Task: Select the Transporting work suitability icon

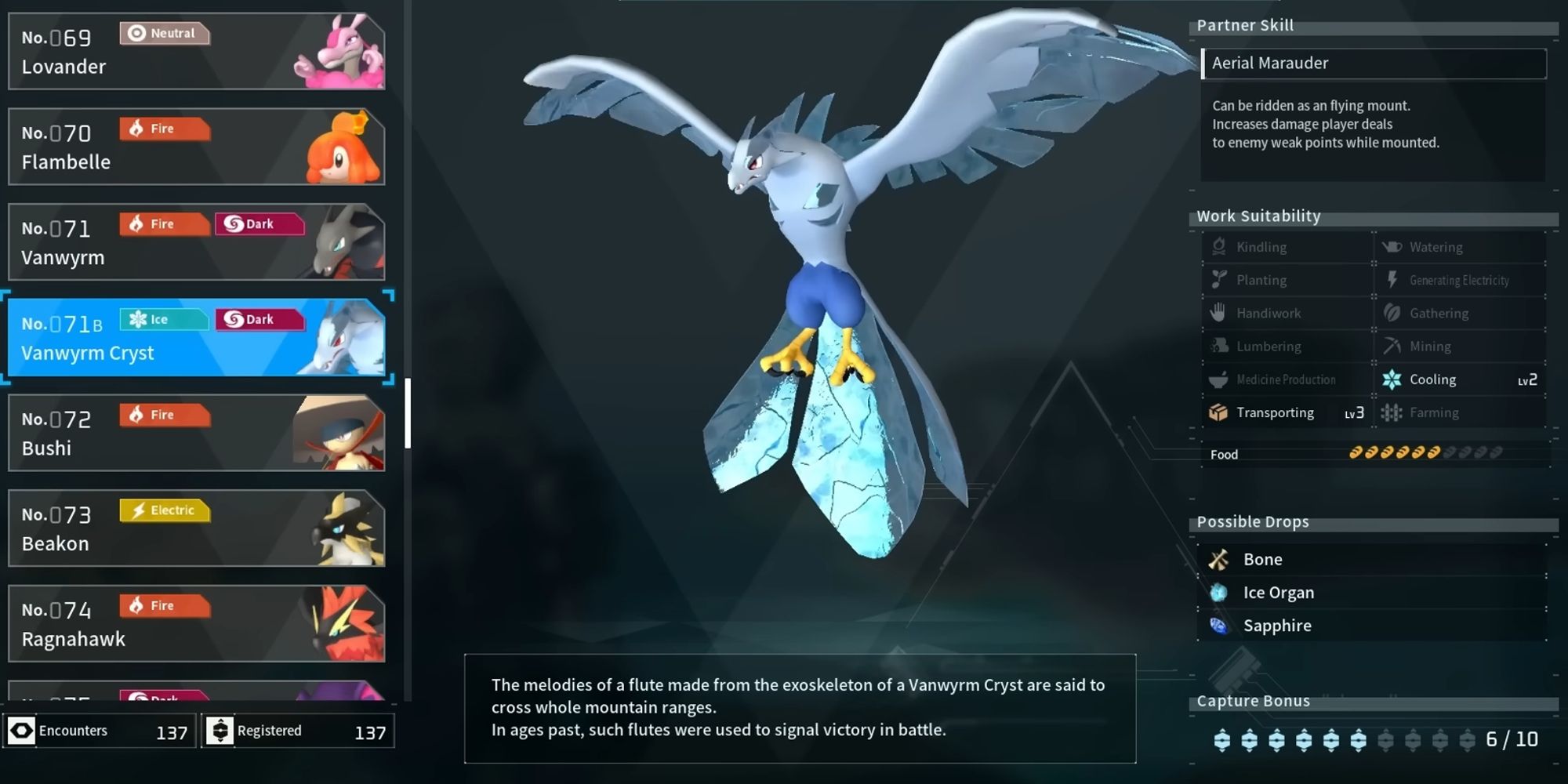Action: (1217, 412)
